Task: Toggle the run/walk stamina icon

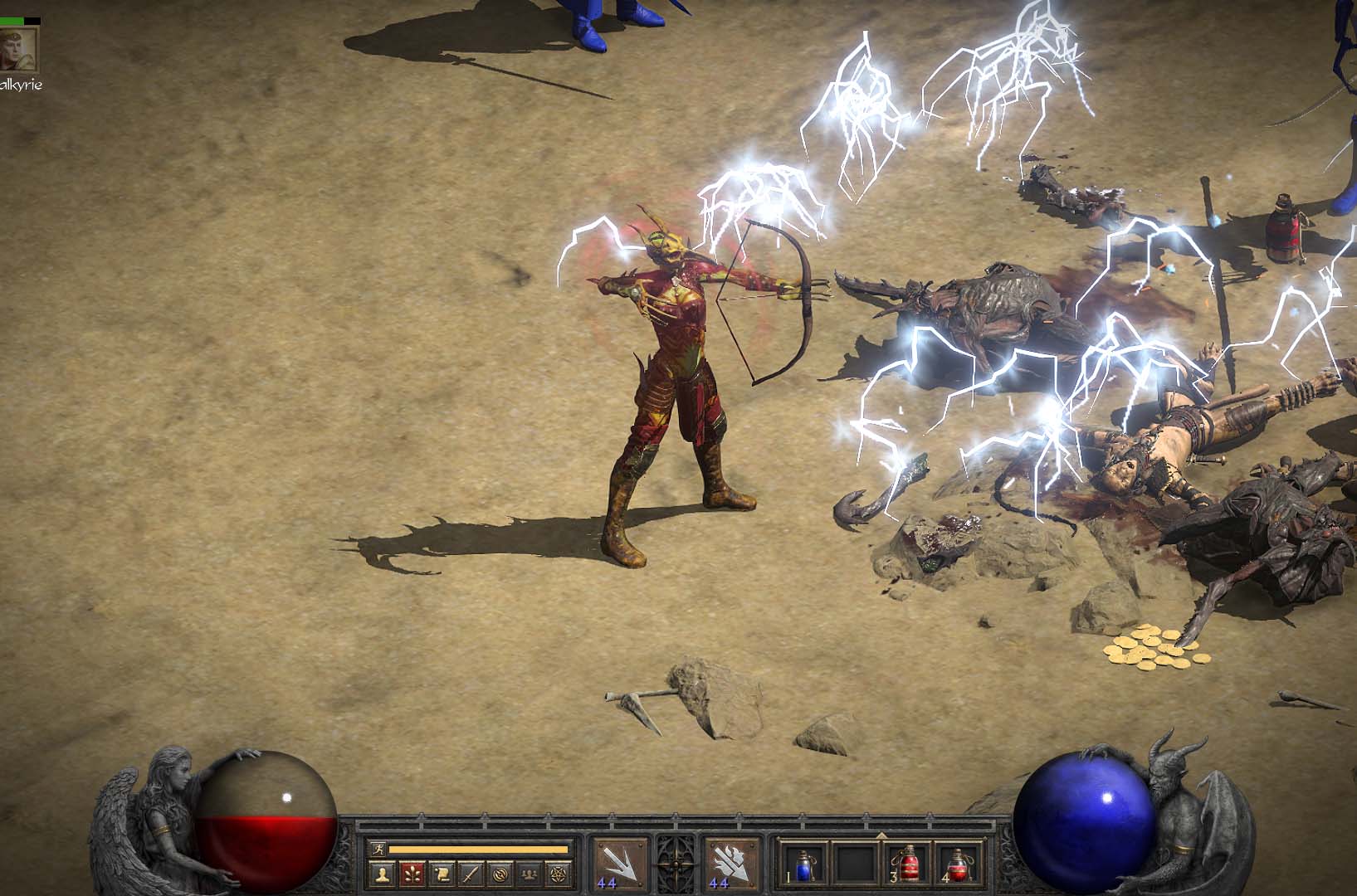Action: pyautogui.click(x=378, y=849)
